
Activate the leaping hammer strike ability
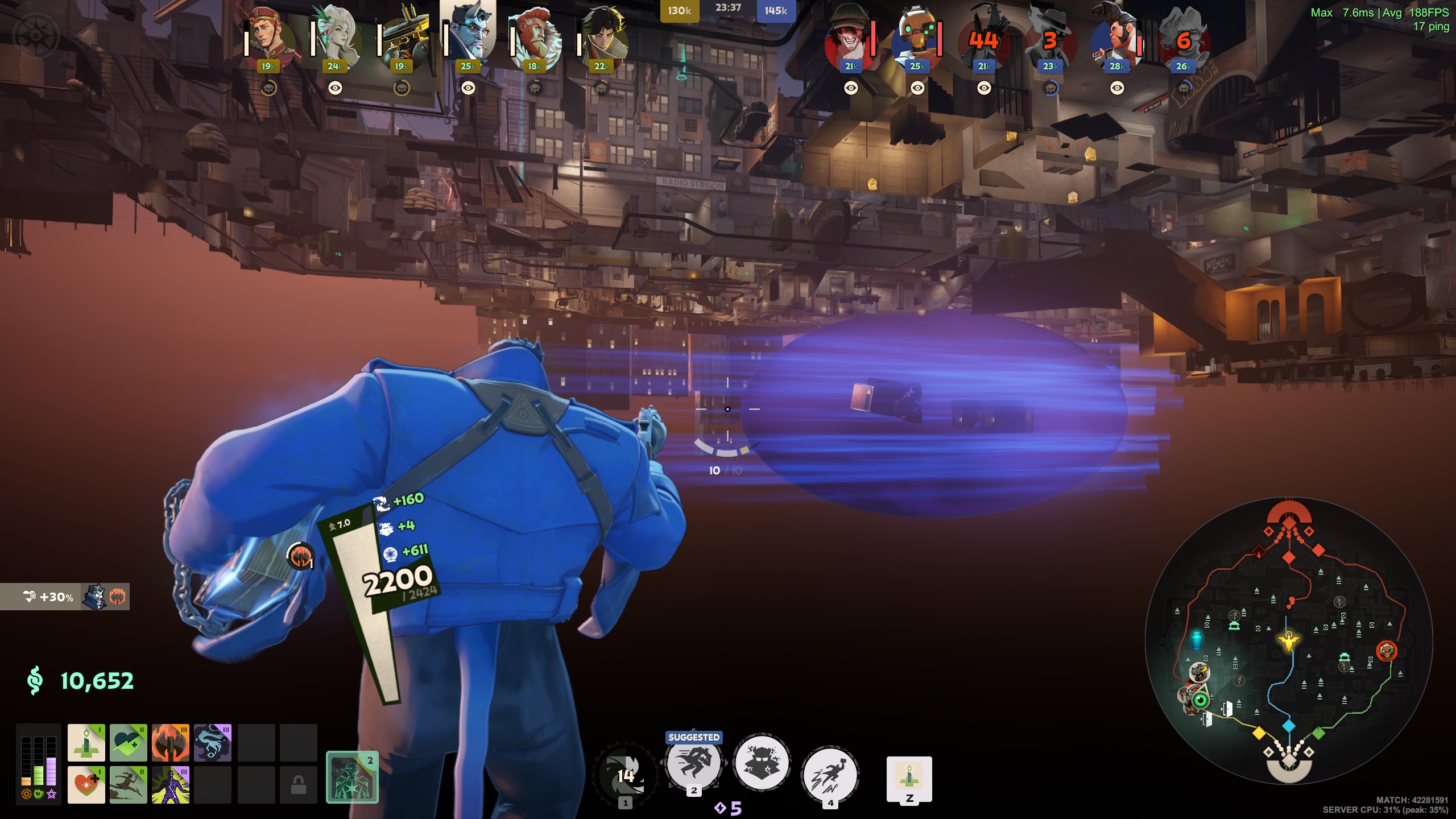(830, 775)
